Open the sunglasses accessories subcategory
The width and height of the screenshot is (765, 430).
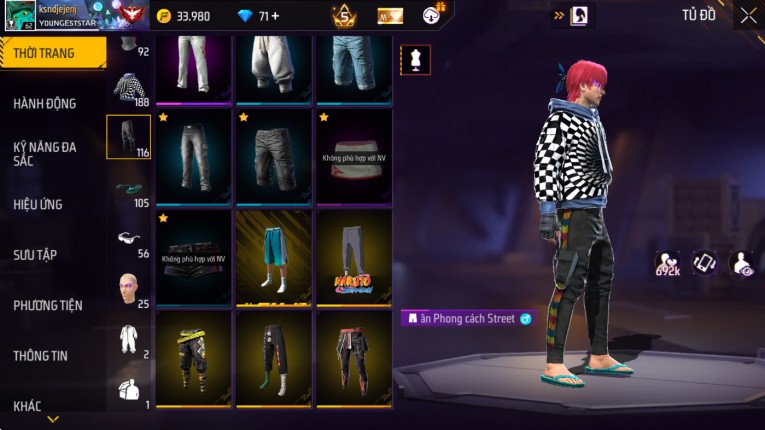click(x=128, y=238)
